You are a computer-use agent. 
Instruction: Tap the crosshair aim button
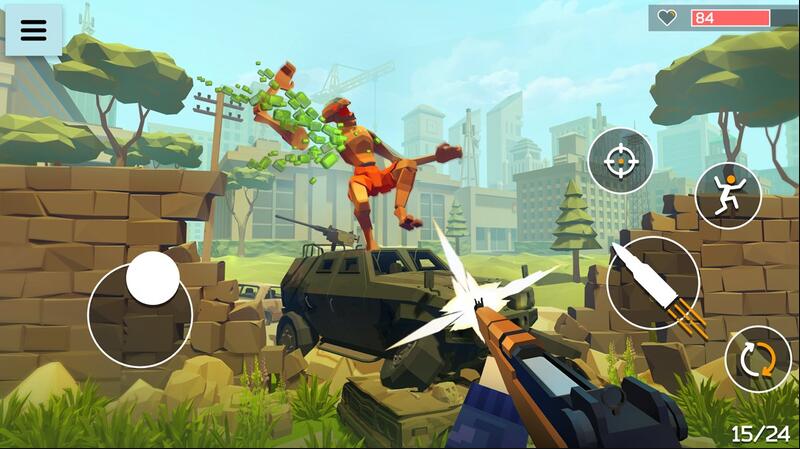620,161
